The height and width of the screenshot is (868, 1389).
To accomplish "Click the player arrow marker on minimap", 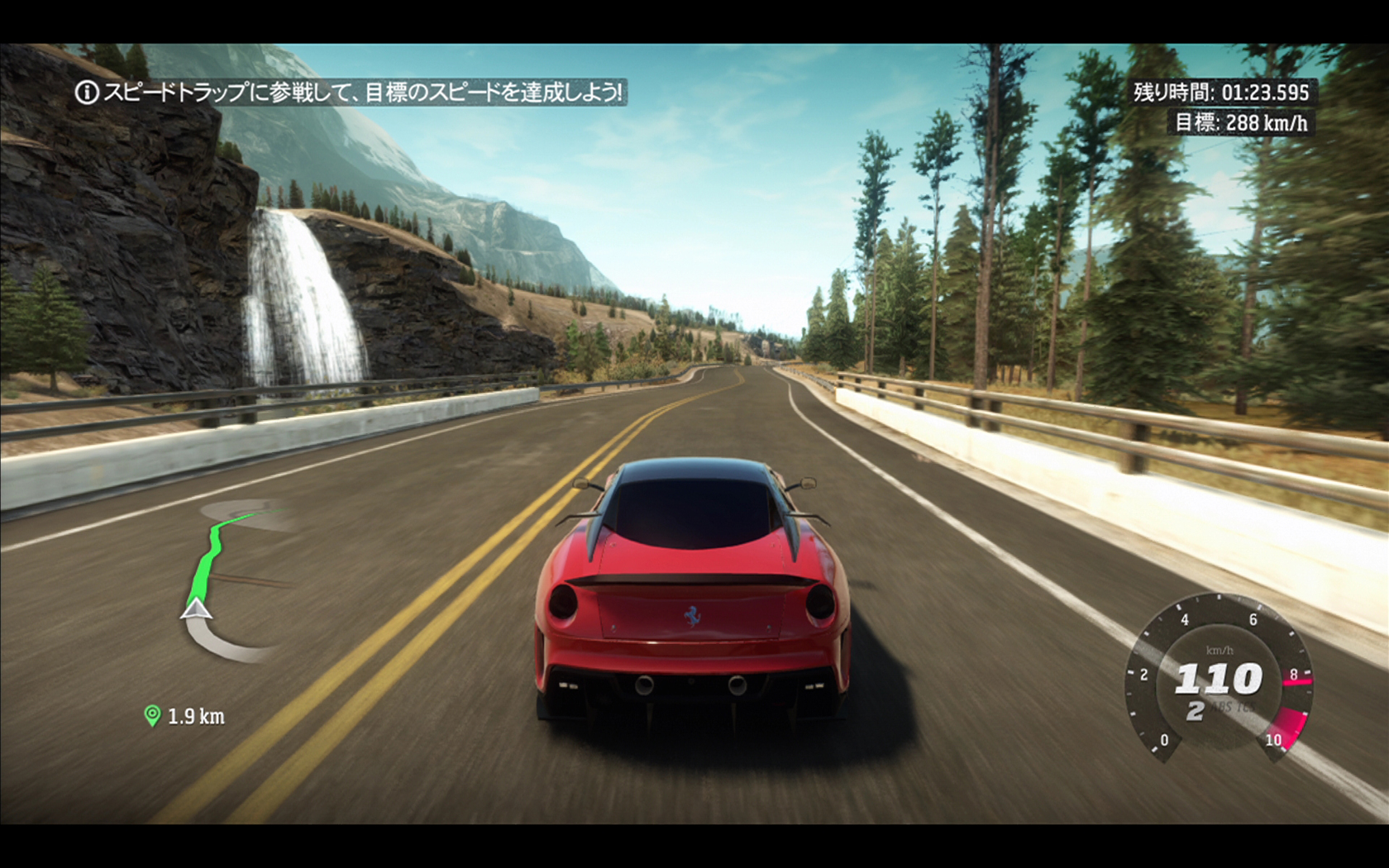I will tap(197, 610).
